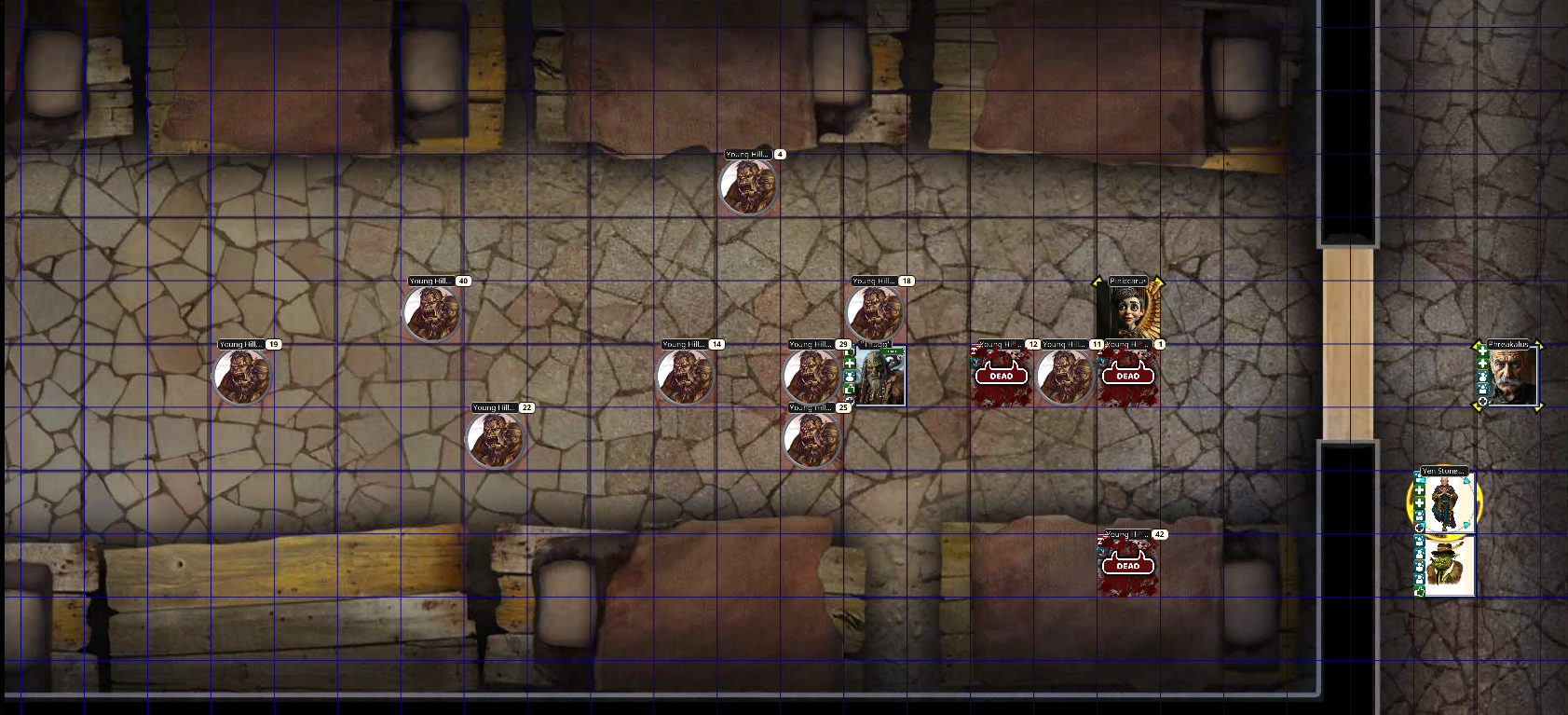Click the thumbs-up icon beside the goblin token

(1420, 590)
